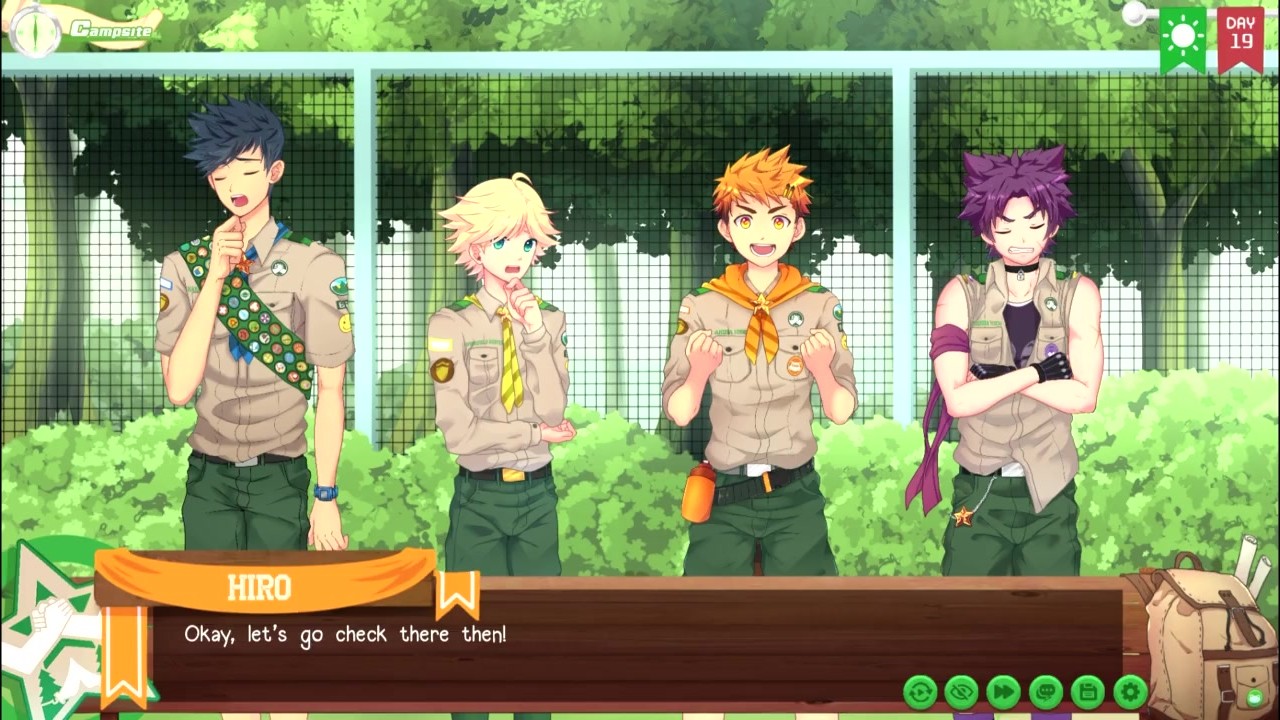1280x720 pixels.
Task: Open settings with the gear button
Action: [x=1130, y=691]
